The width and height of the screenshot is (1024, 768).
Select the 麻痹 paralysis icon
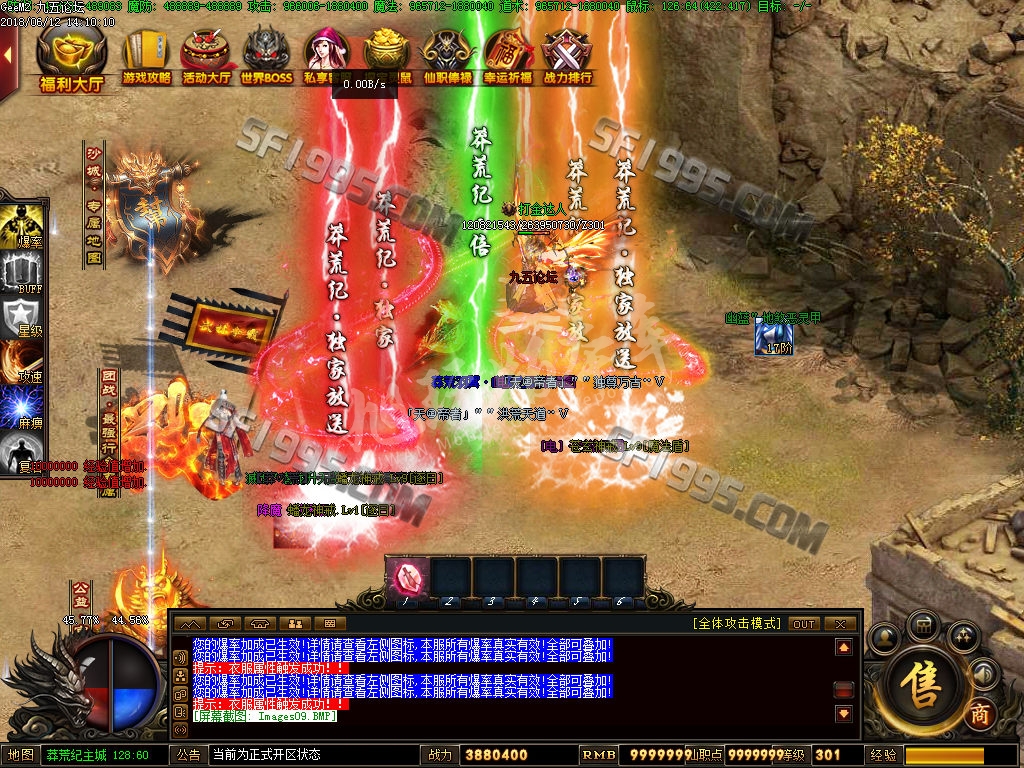coord(20,410)
